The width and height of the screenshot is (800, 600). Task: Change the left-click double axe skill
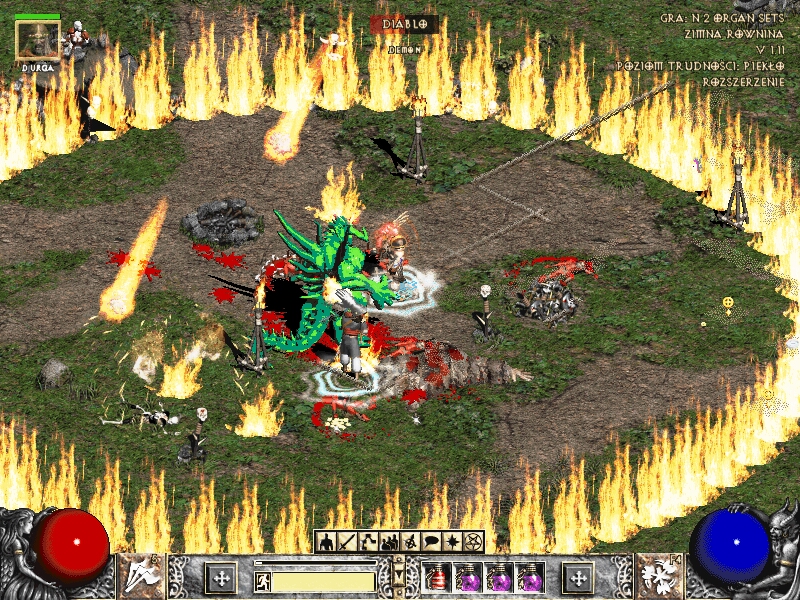(141, 577)
